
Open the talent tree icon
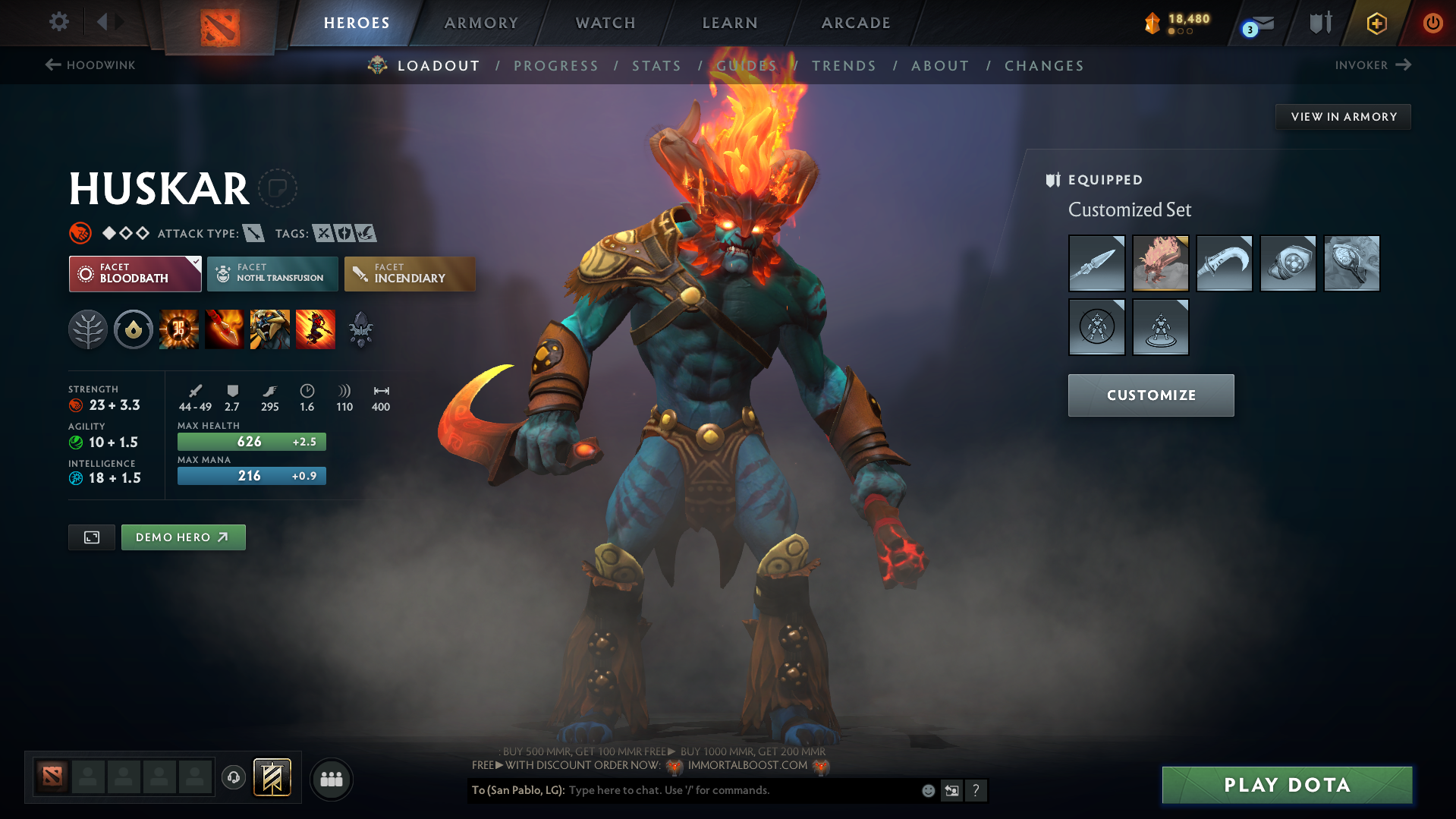tap(88, 329)
